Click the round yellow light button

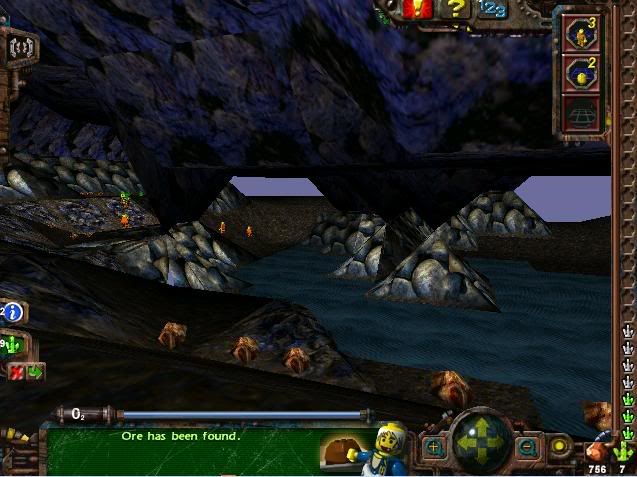559,446
